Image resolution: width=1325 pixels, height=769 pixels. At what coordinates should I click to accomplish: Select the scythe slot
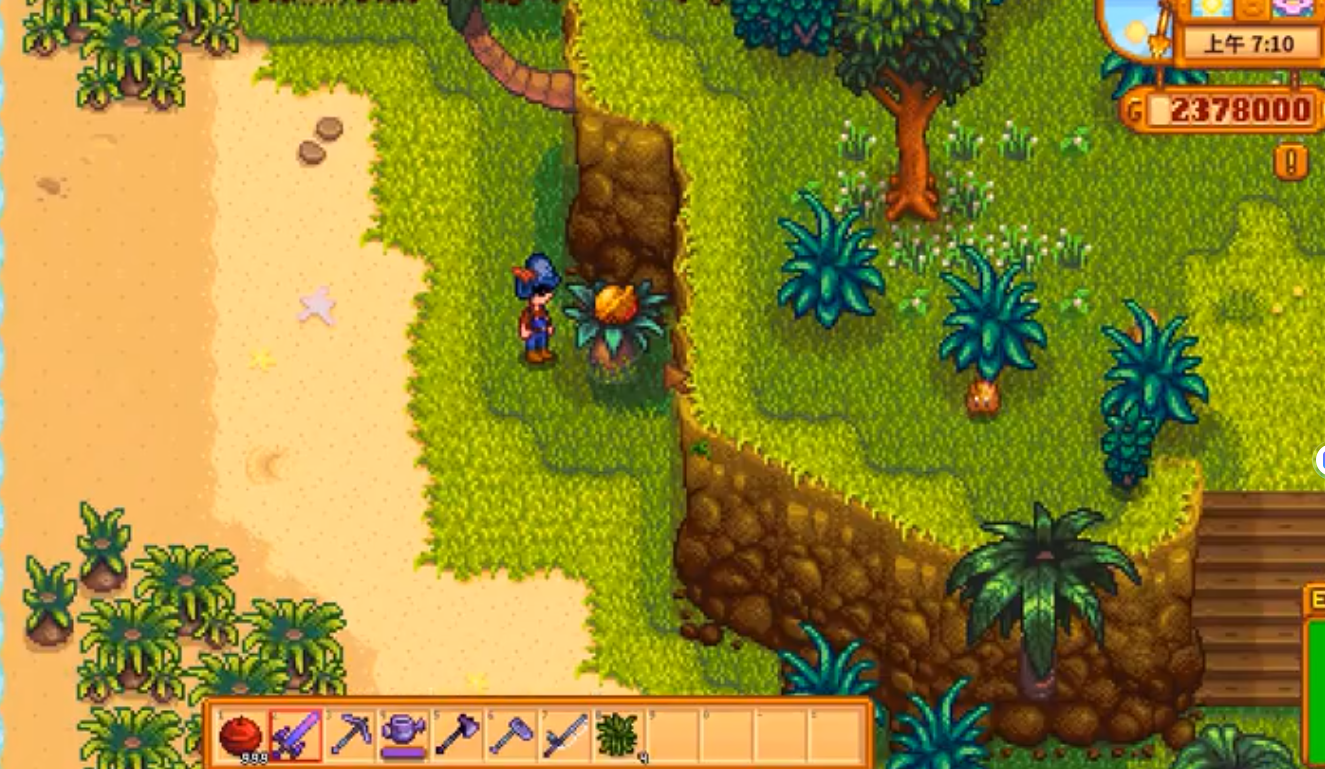[566, 736]
